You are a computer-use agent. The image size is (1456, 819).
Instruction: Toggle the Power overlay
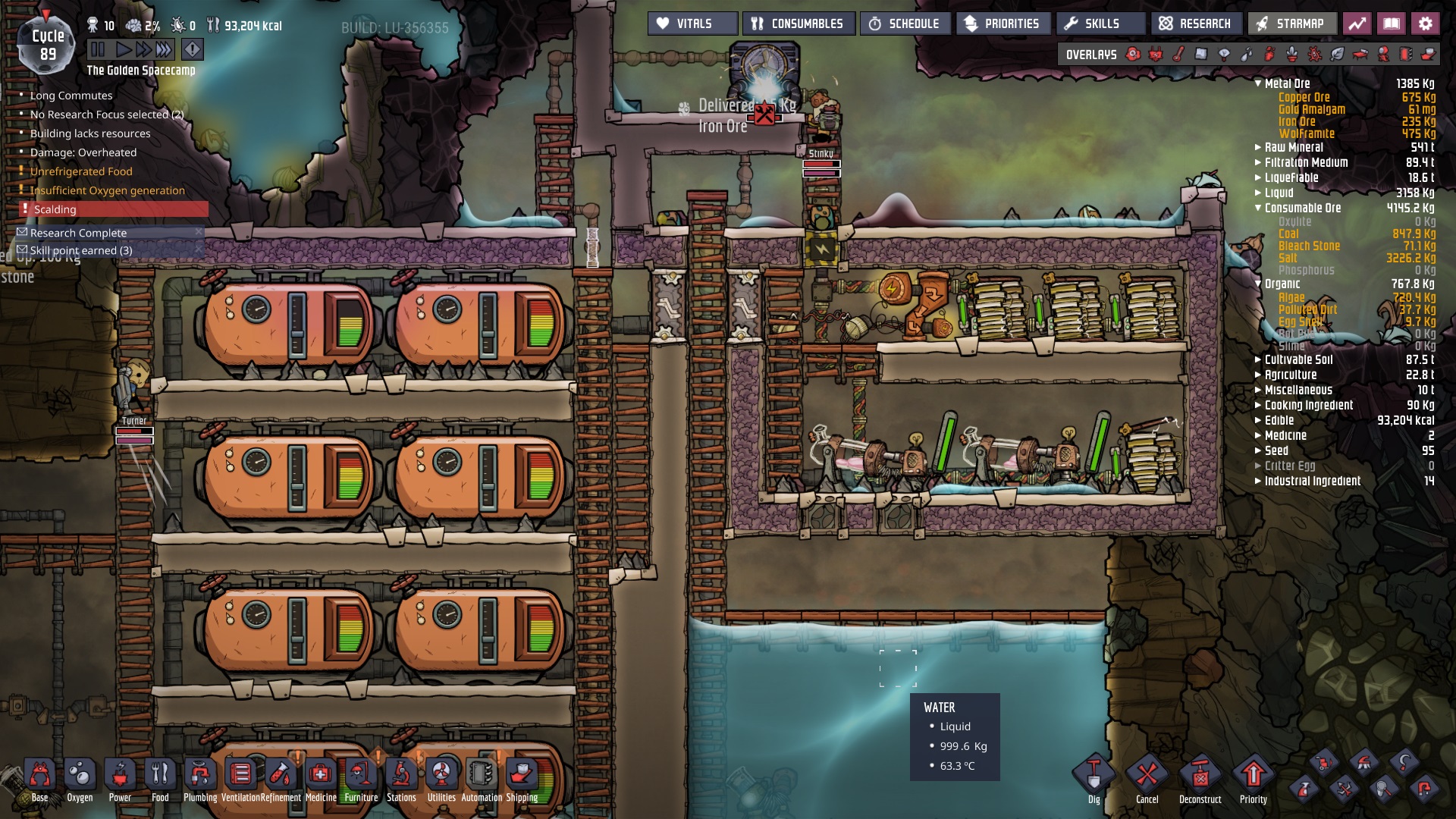[x=1154, y=54]
